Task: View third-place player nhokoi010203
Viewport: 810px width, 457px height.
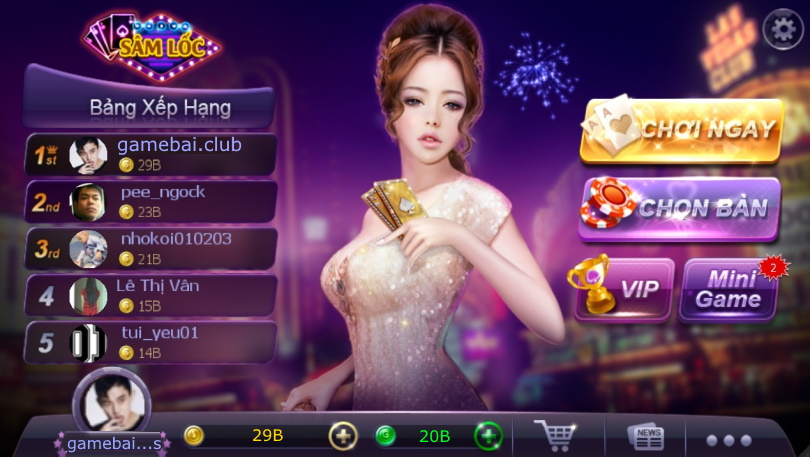Action: [x=151, y=248]
